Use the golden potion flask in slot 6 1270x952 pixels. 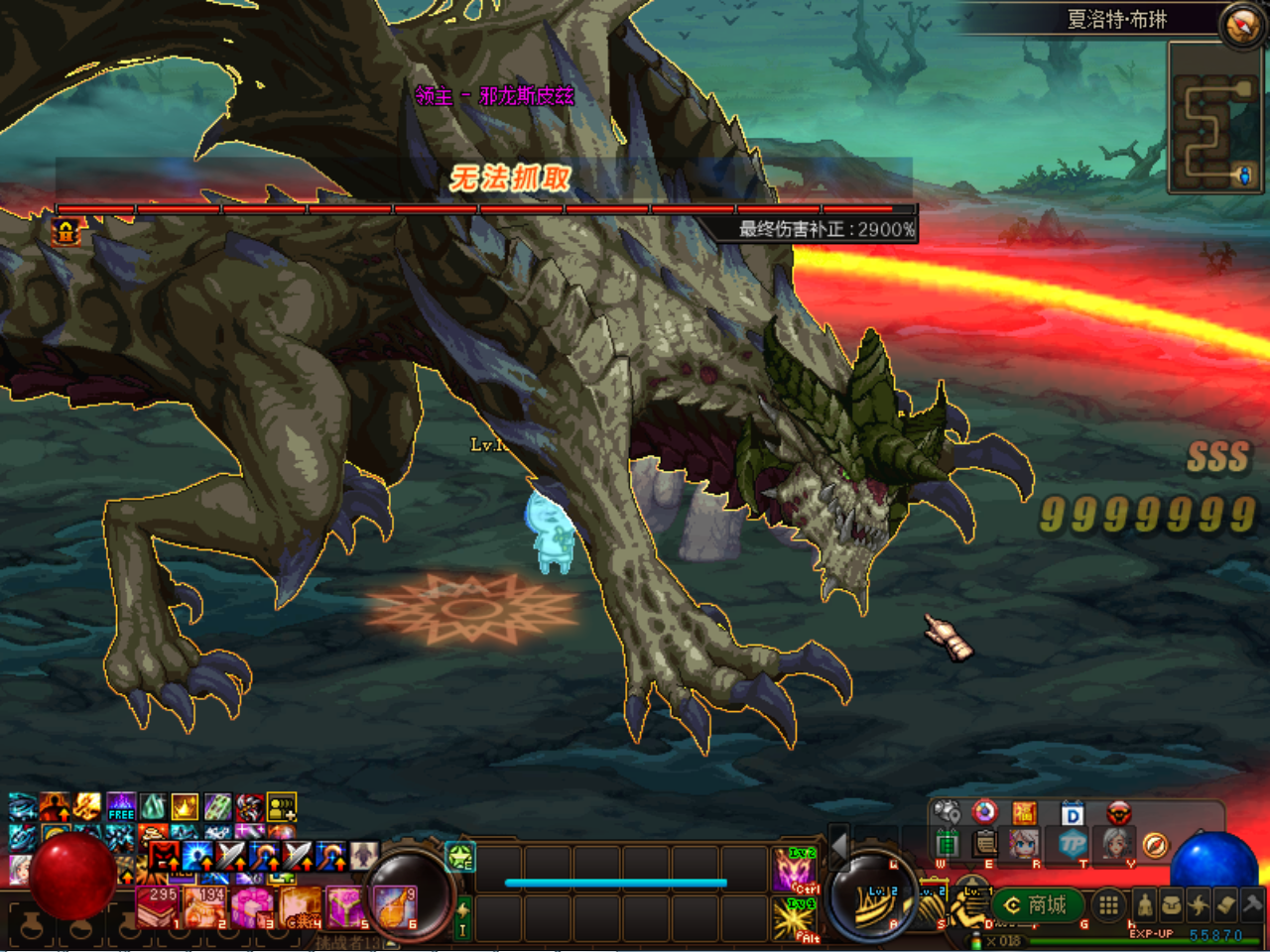point(395,907)
